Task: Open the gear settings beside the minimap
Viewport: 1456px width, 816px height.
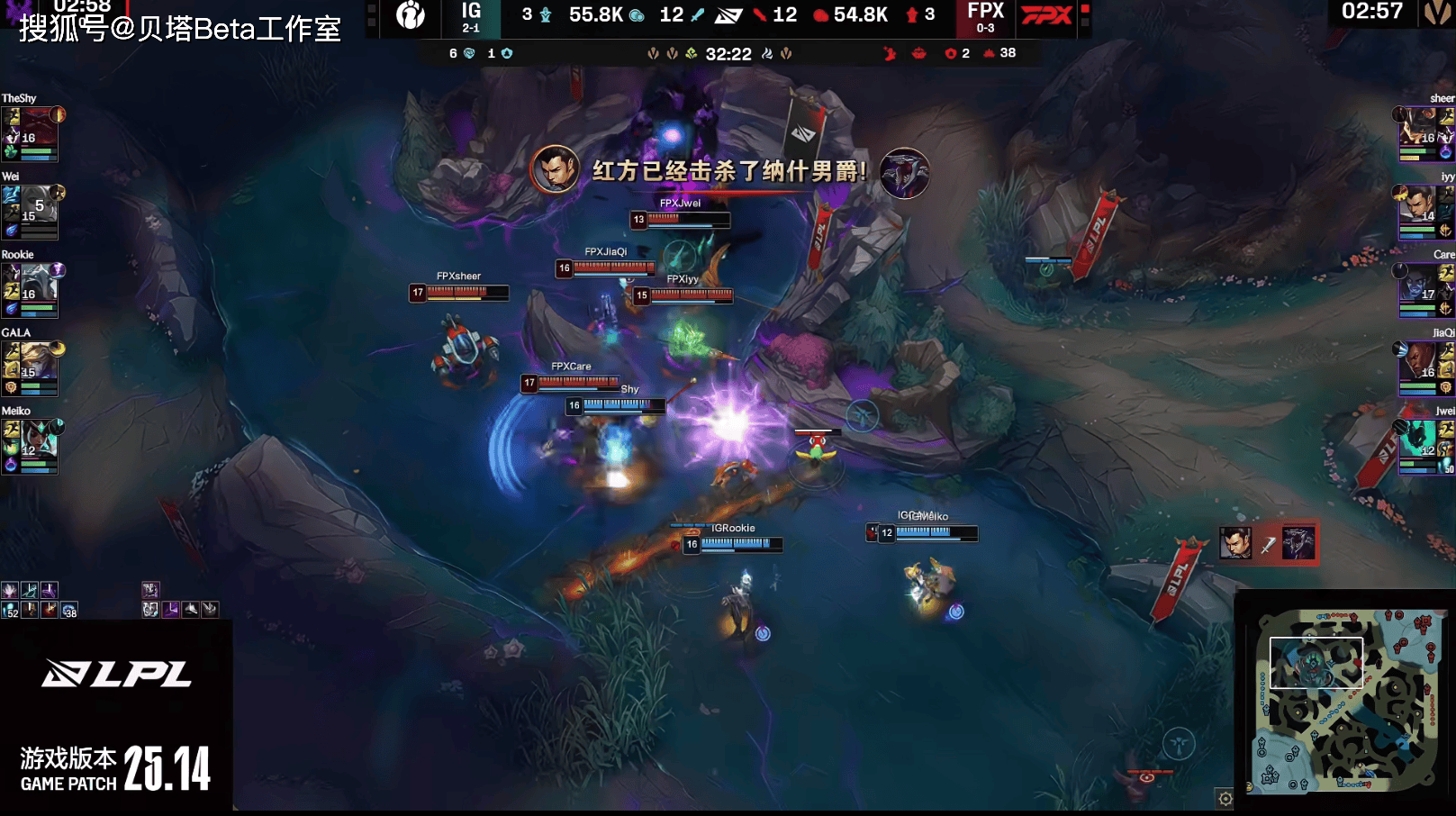Action: click(x=1225, y=798)
